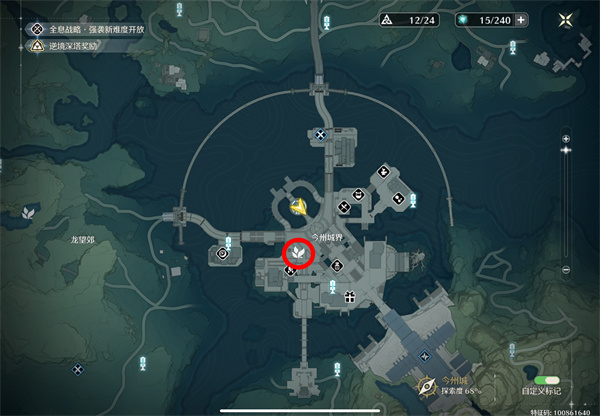The height and width of the screenshot is (416, 600).
Task: Select the leaf marker near 龙望郊
Action: click(x=29, y=212)
